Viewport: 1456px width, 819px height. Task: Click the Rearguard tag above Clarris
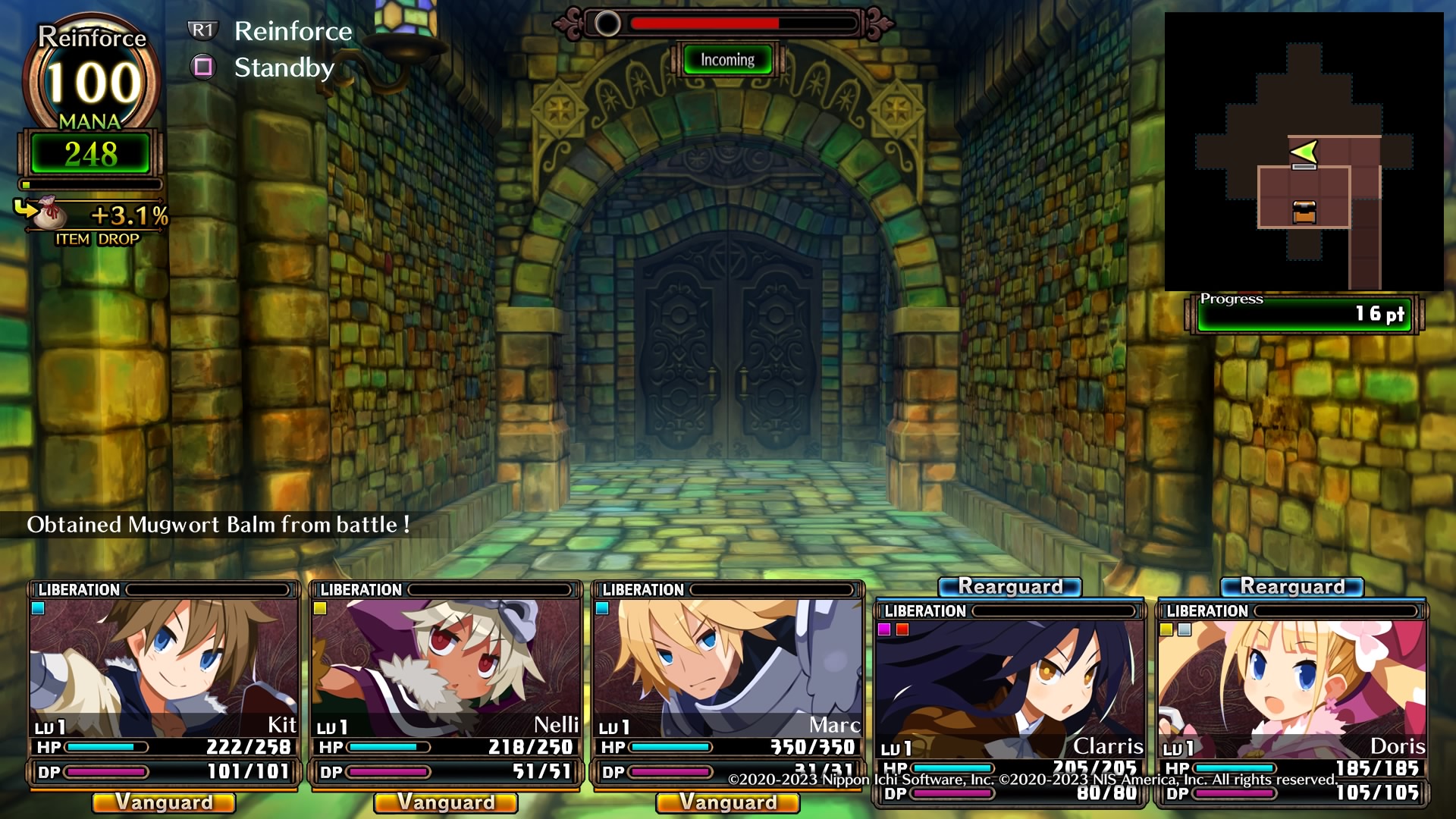point(1010,587)
